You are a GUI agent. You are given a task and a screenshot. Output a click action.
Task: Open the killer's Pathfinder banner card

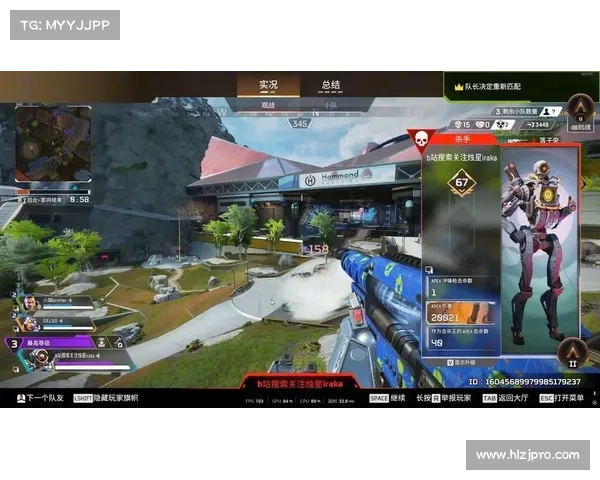(541, 250)
